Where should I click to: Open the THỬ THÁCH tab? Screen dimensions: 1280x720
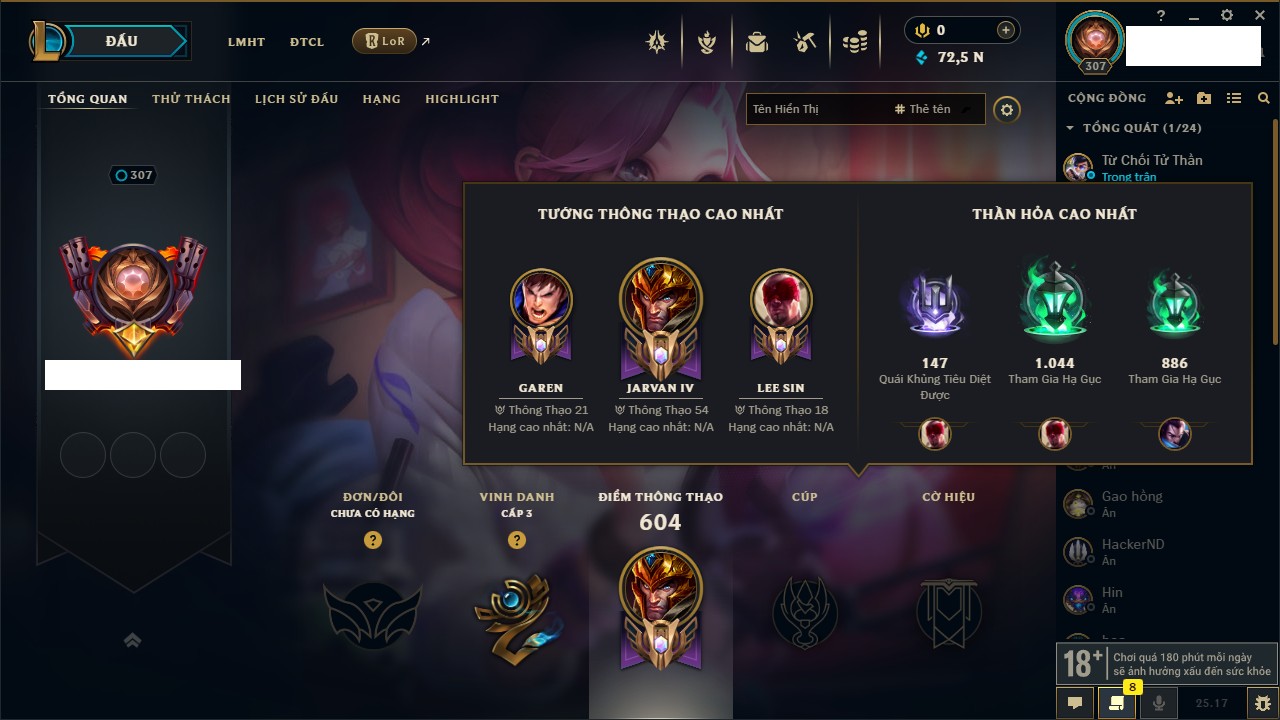coord(191,99)
